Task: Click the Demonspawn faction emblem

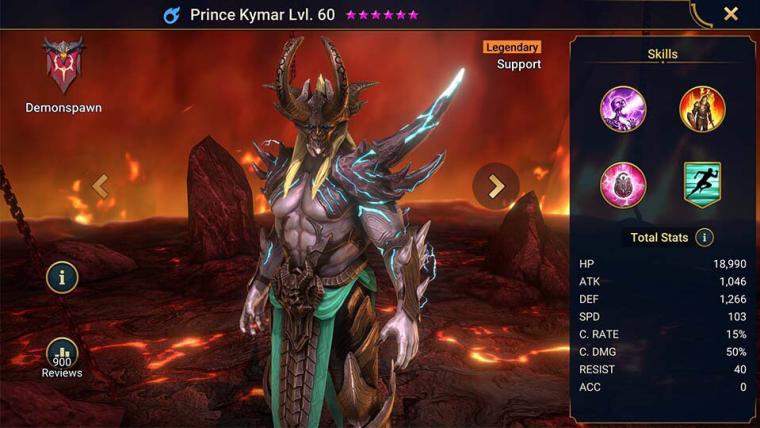Action: [63, 67]
